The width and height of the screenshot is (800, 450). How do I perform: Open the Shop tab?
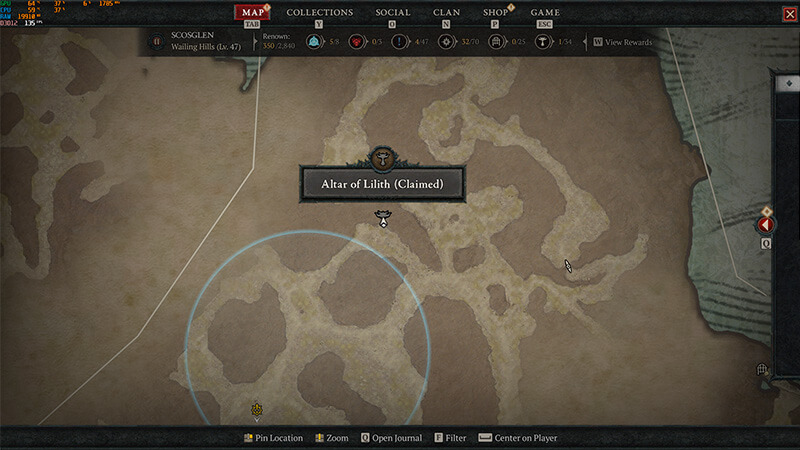click(495, 12)
